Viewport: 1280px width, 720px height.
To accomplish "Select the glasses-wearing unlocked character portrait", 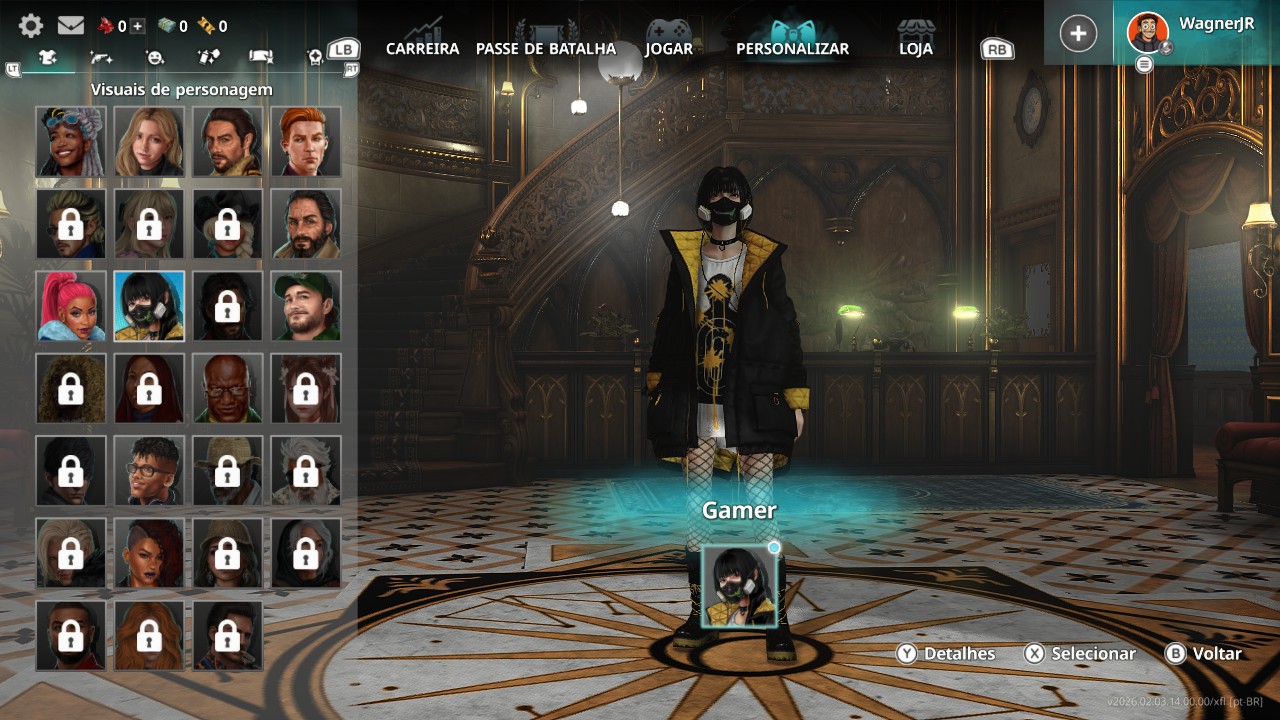I will [x=149, y=470].
